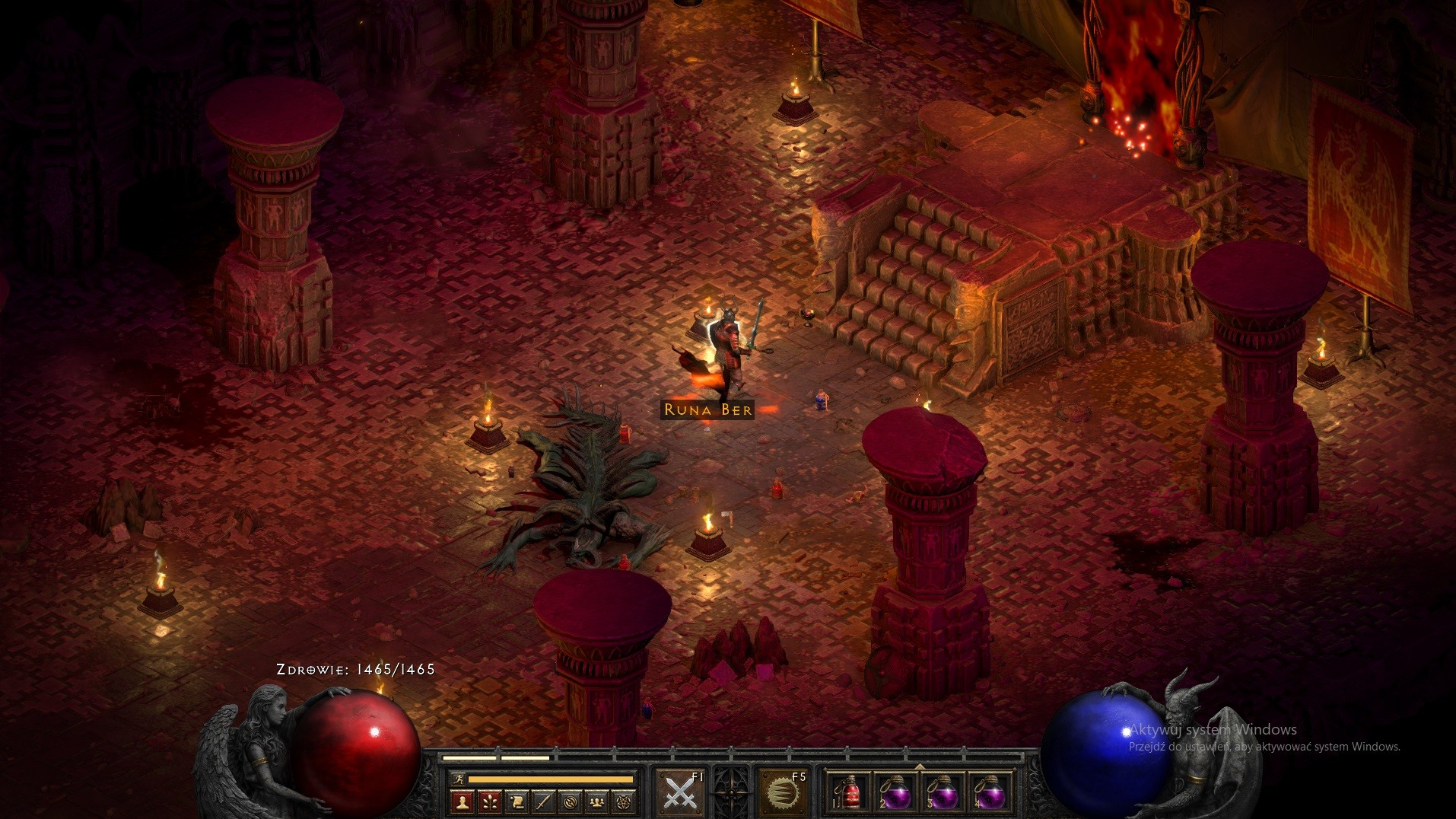This screenshot has height=819, width=1456.
Task: Click the sword icon in the mini panel
Action: tap(543, 801)
